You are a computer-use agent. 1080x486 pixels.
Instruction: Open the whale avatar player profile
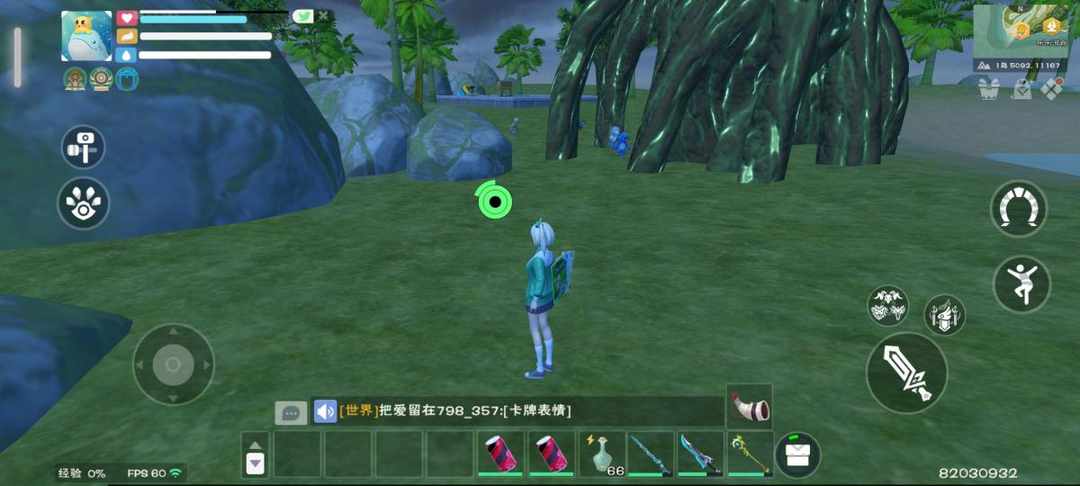coord(86,37)
